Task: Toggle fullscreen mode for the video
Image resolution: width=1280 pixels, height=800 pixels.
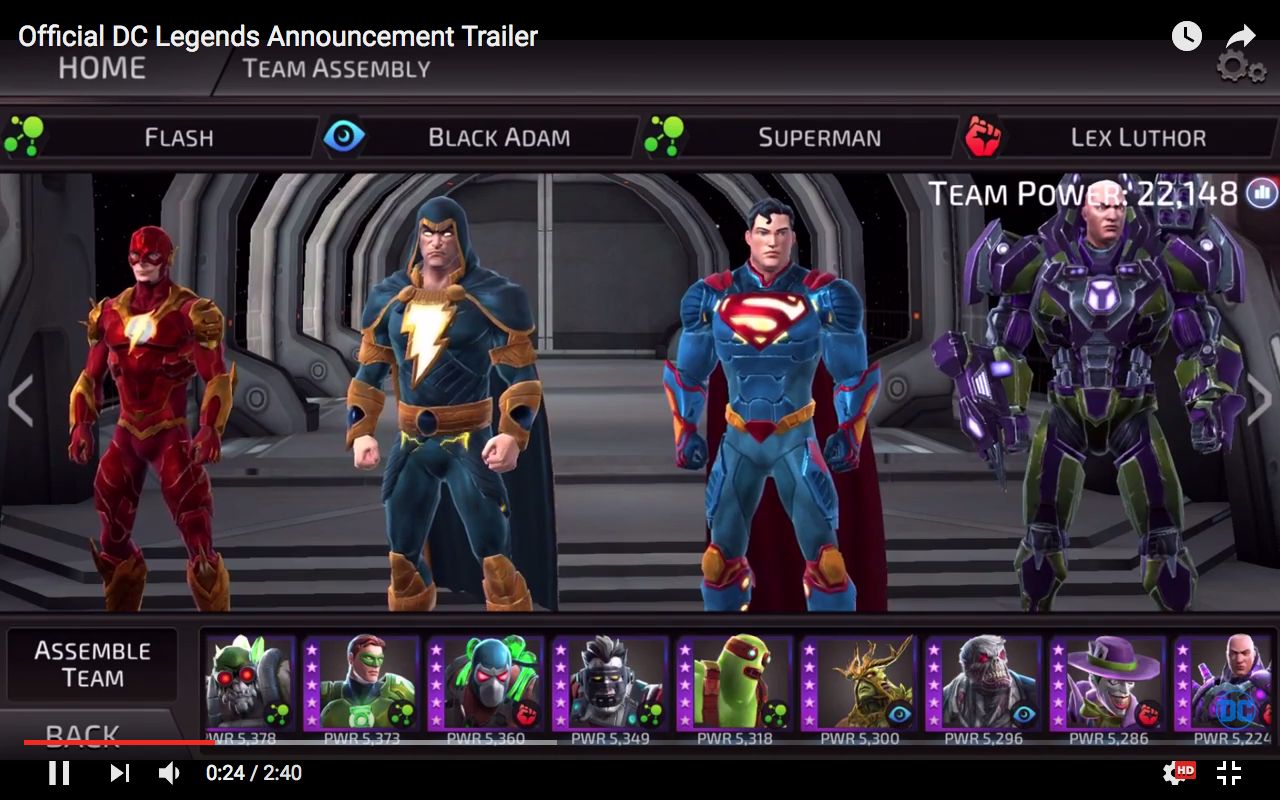Action: coord(1229,772)
